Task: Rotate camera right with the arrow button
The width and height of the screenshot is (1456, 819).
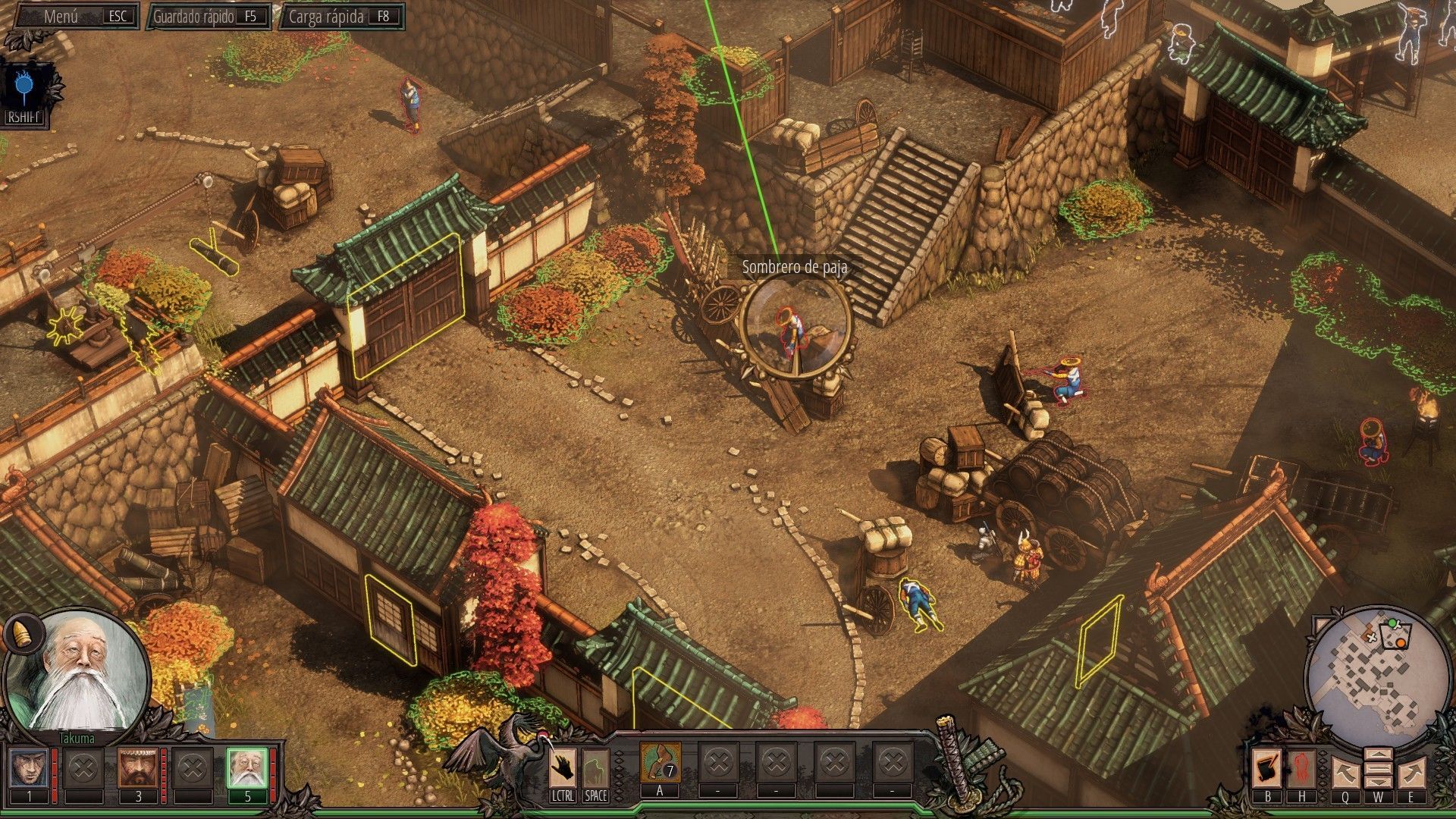Action: (x=1411, y=773)
